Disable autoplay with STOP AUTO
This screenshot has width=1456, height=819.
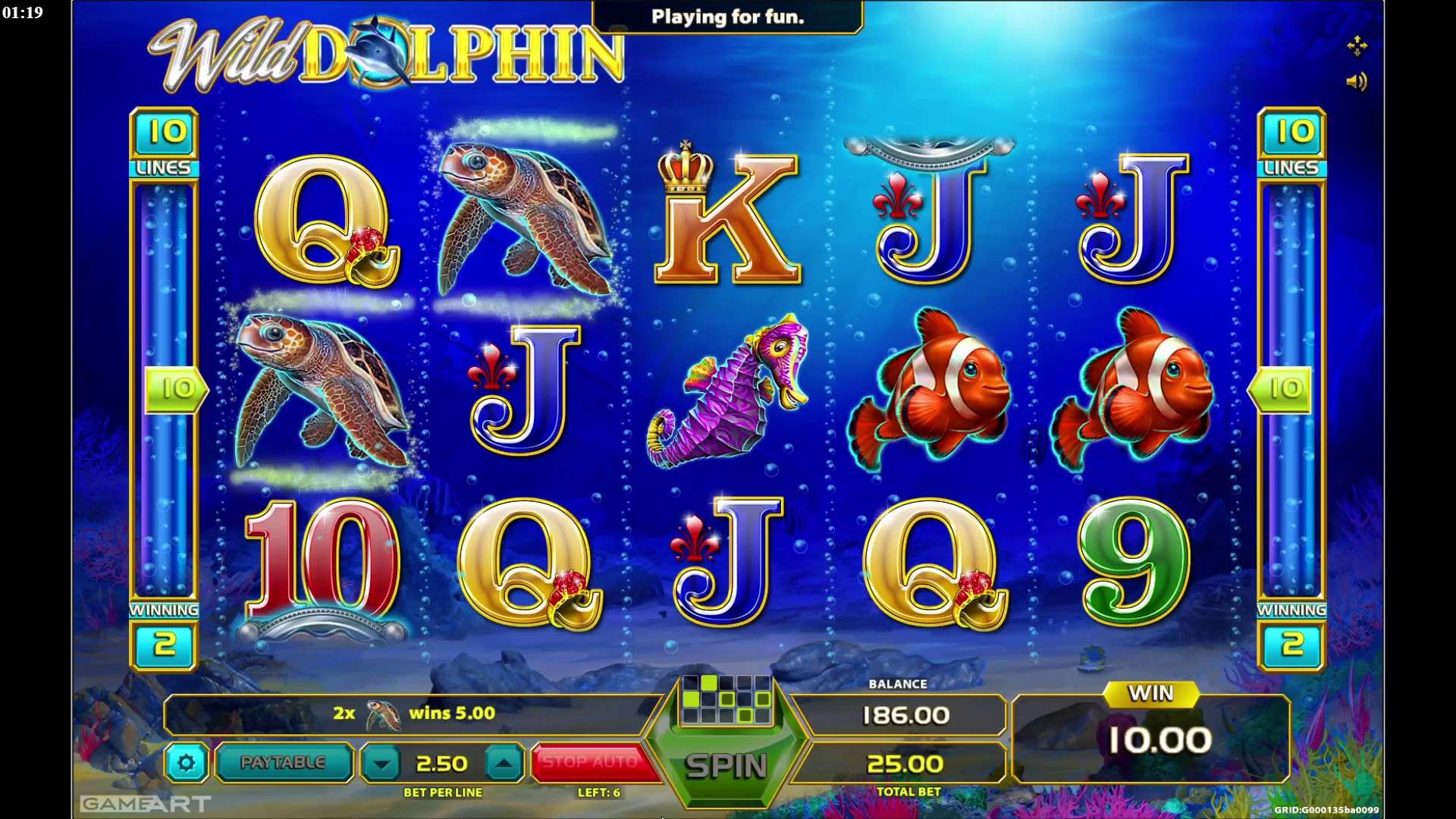point(595,762)
